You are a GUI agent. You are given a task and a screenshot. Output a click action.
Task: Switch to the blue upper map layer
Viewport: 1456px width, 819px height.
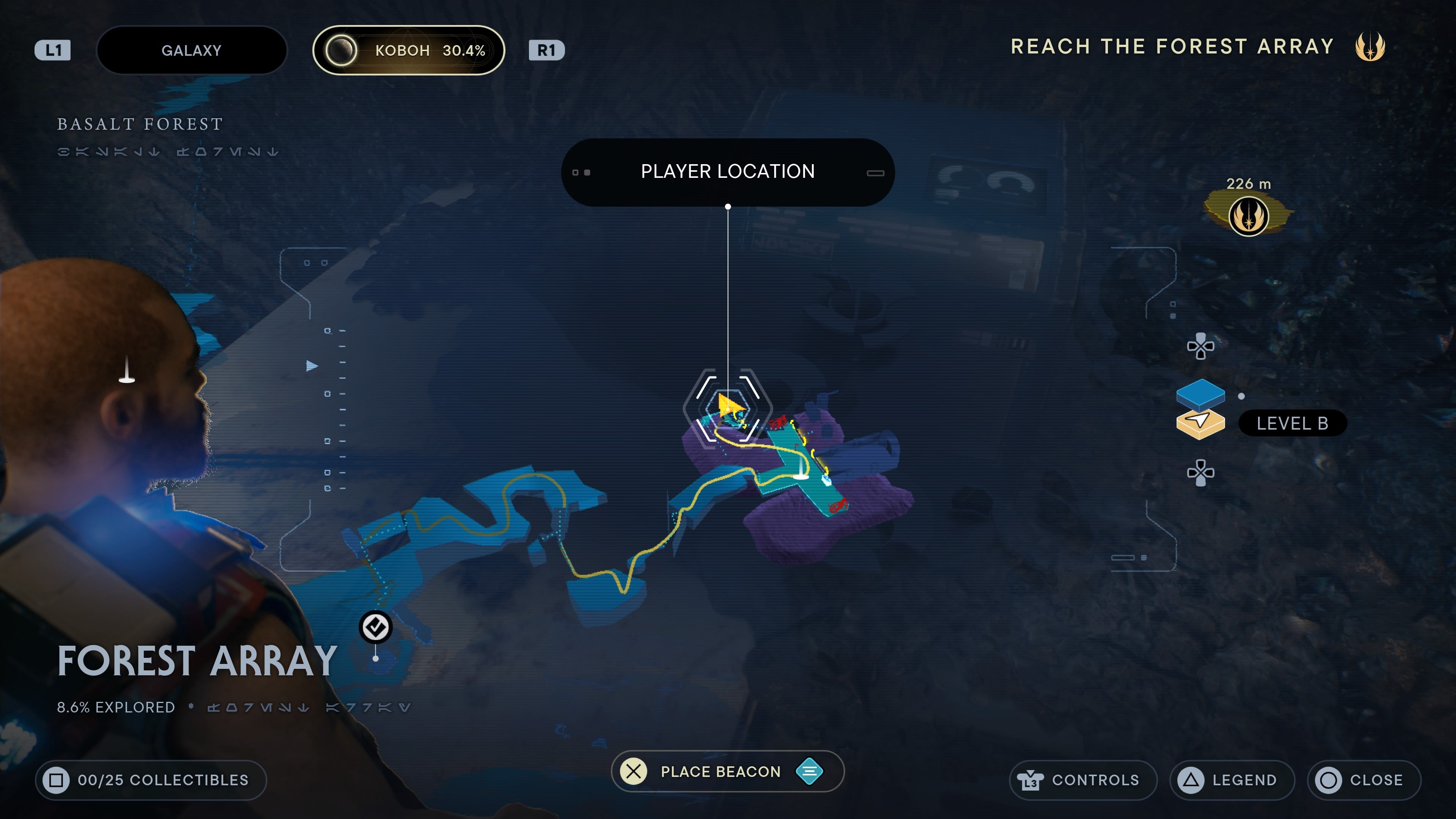tap(1200, 392)
